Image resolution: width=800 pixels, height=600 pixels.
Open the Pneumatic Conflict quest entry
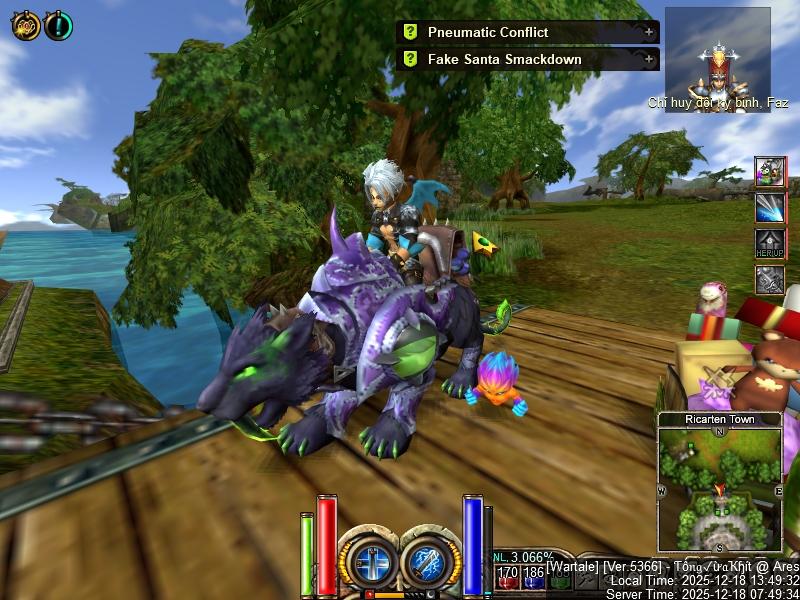pyautogui.click(x=488, y=32)
